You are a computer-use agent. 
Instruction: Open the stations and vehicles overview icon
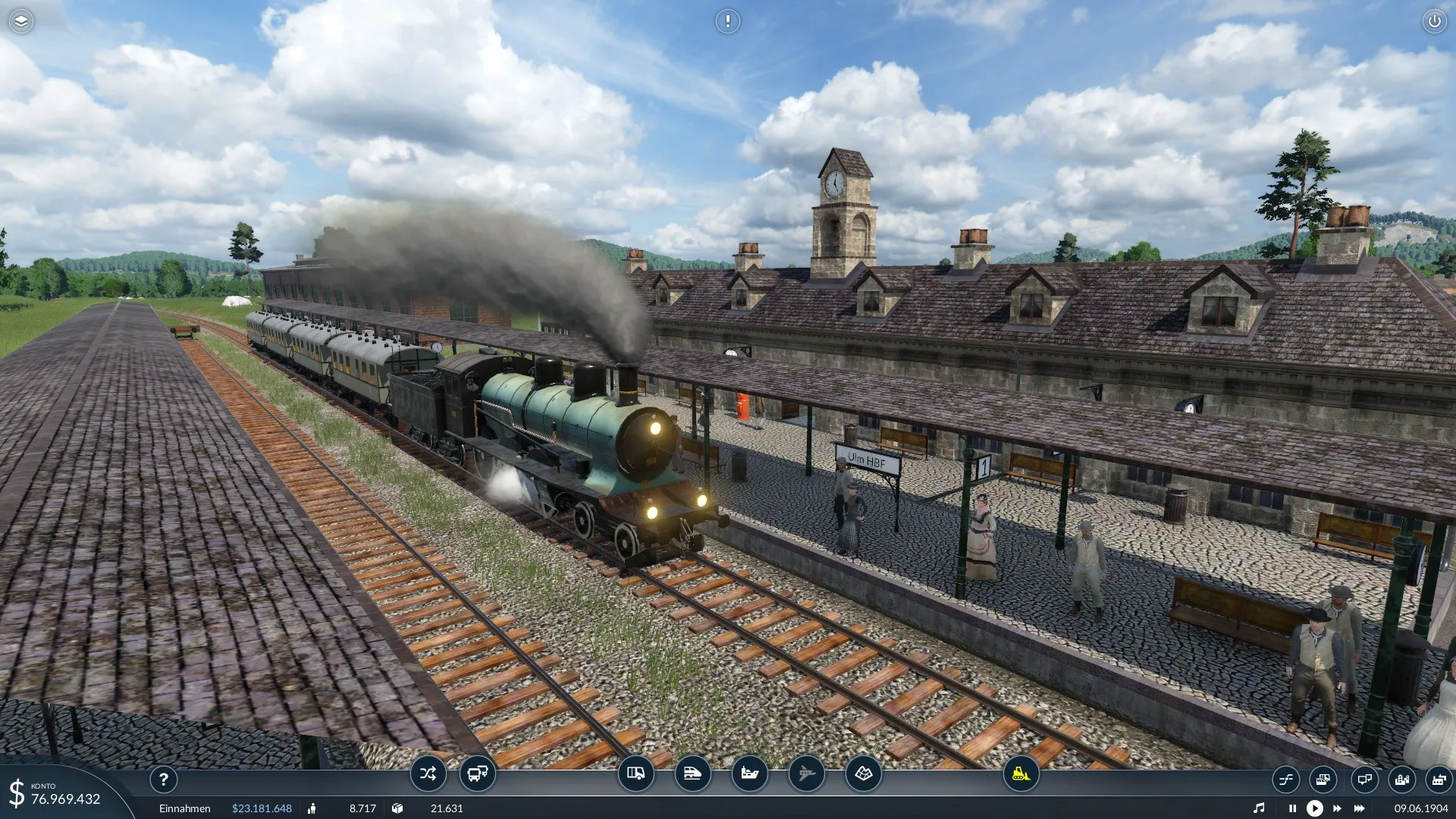pyautogui.click(x=1323, y=780)
